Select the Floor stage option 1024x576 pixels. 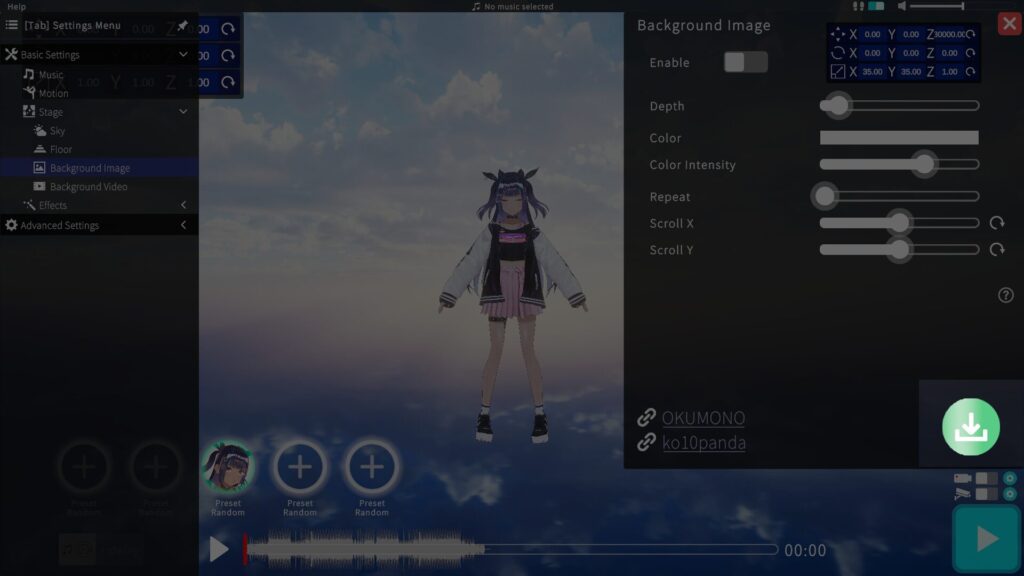61,149
